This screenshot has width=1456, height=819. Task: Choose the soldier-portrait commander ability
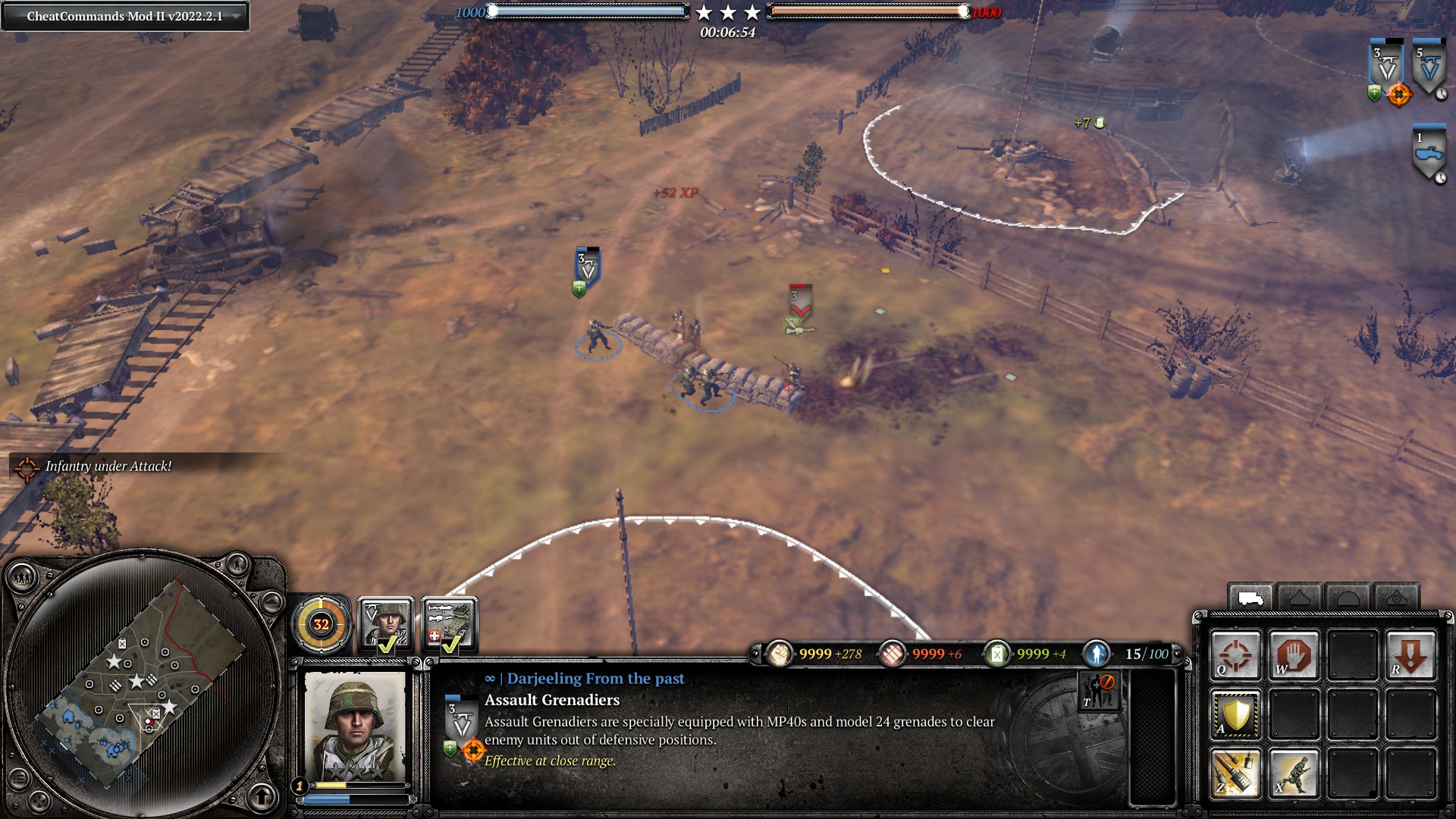386,625
